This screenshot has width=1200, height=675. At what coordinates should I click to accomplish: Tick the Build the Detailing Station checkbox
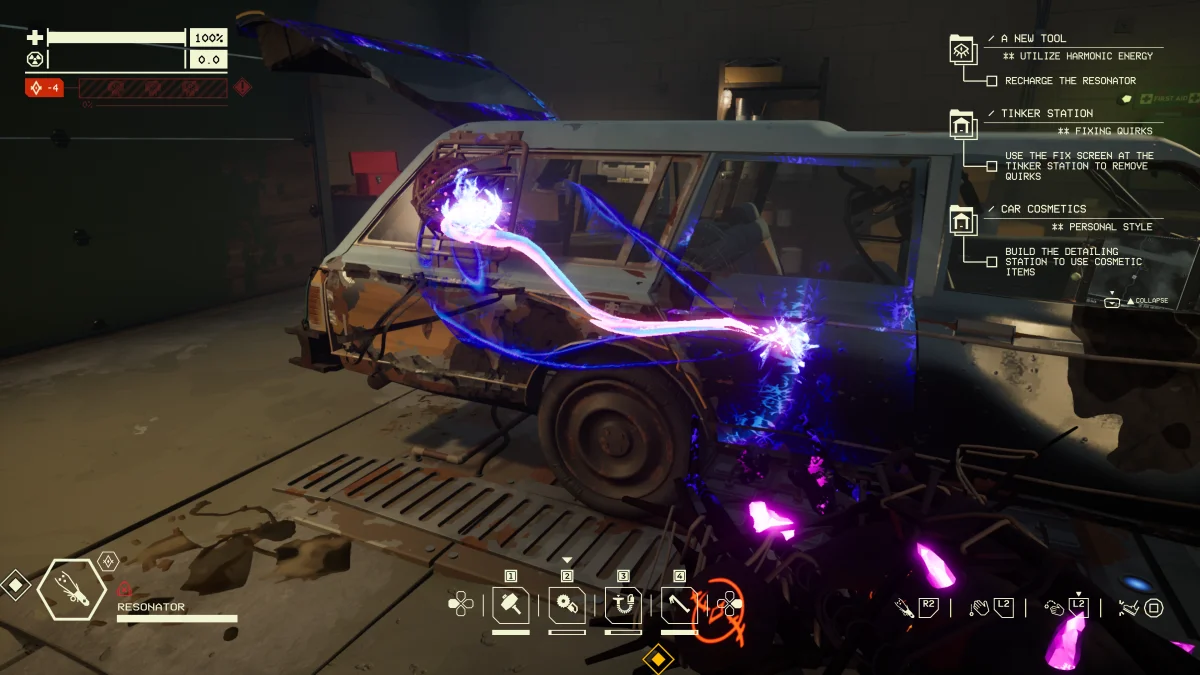992,262
